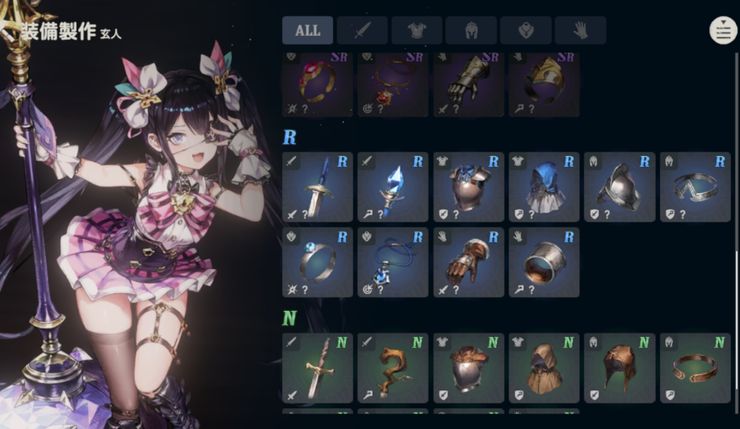Select the R-rank blue crystal staff
740x429 pixels.
tap(393, 187)
